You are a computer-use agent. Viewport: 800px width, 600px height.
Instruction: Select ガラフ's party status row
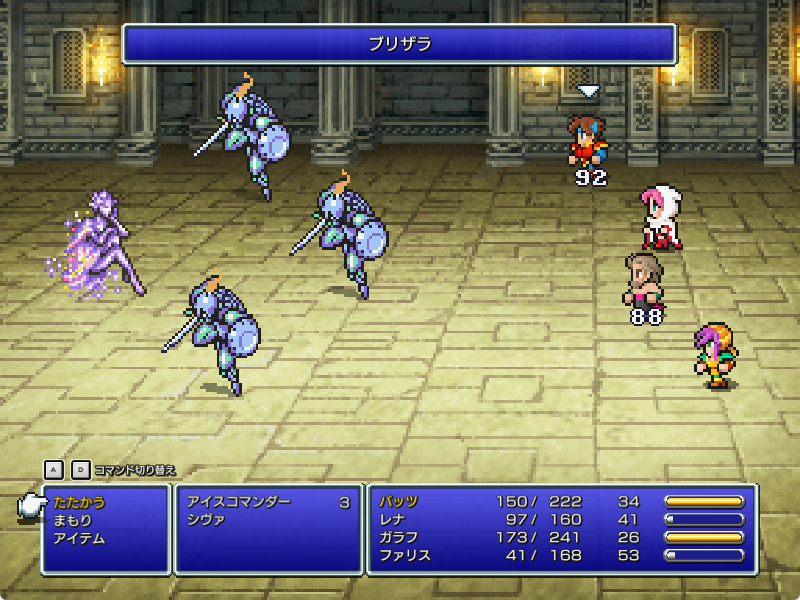[560, 538]
